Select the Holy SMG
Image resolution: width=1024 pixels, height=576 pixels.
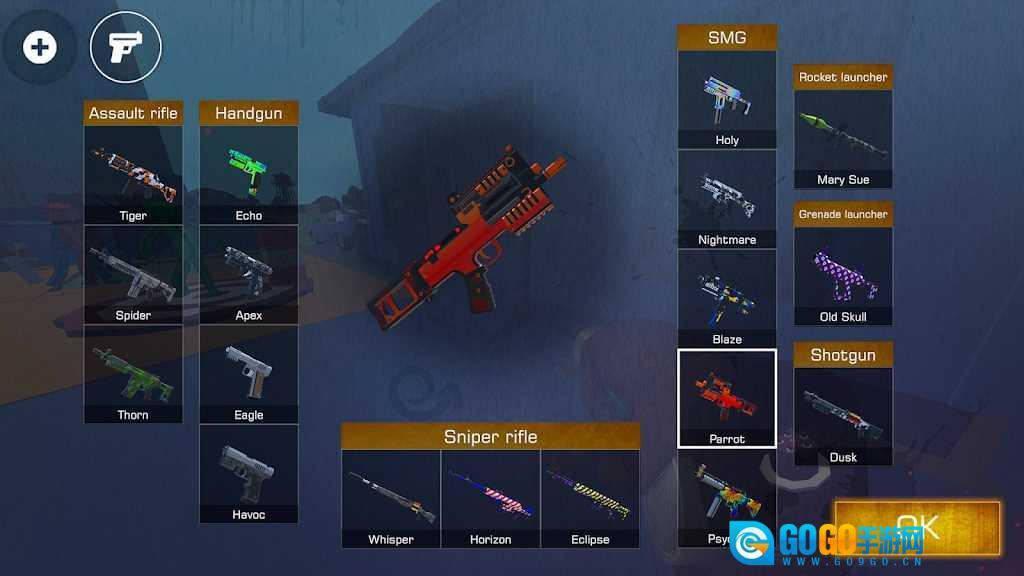[x=727, y=99]
